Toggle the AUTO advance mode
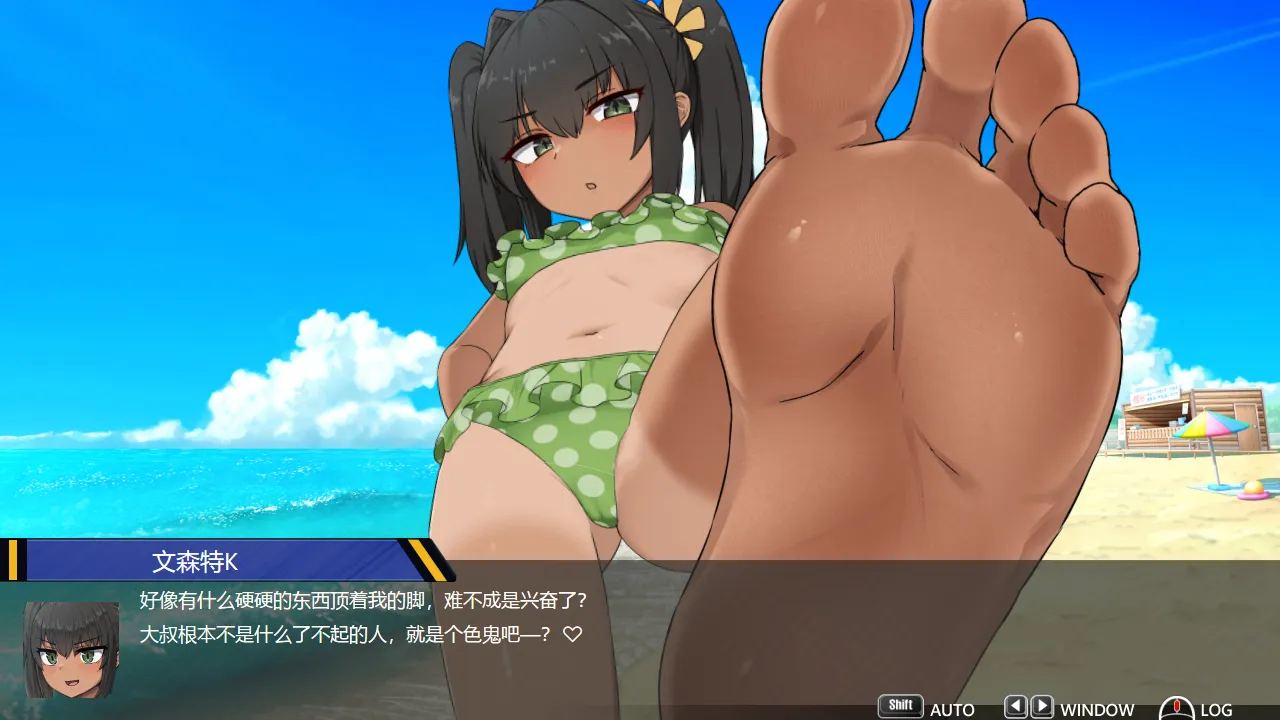 950,709
